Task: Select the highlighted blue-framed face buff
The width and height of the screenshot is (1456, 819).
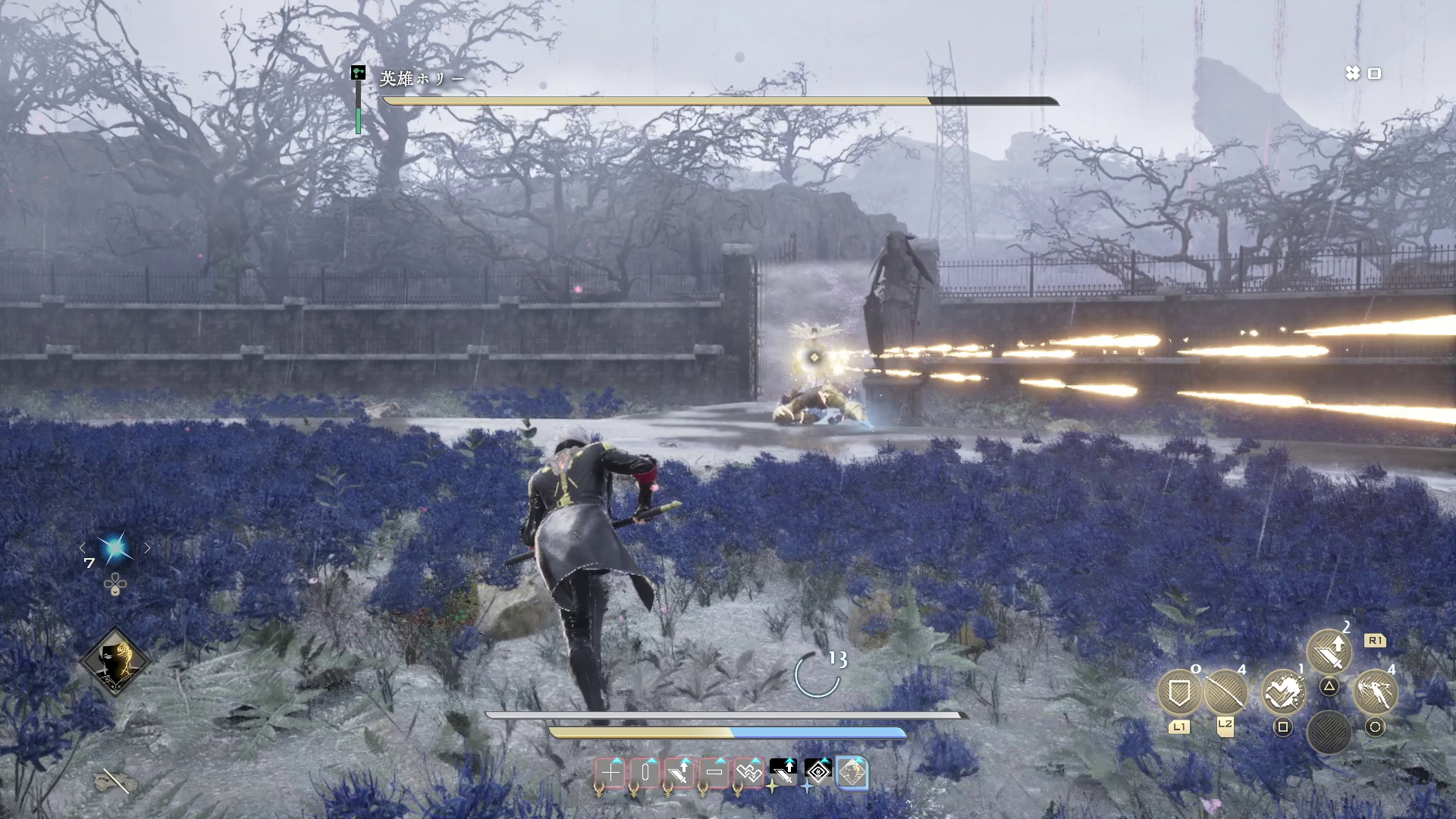Action: (852, 773)
